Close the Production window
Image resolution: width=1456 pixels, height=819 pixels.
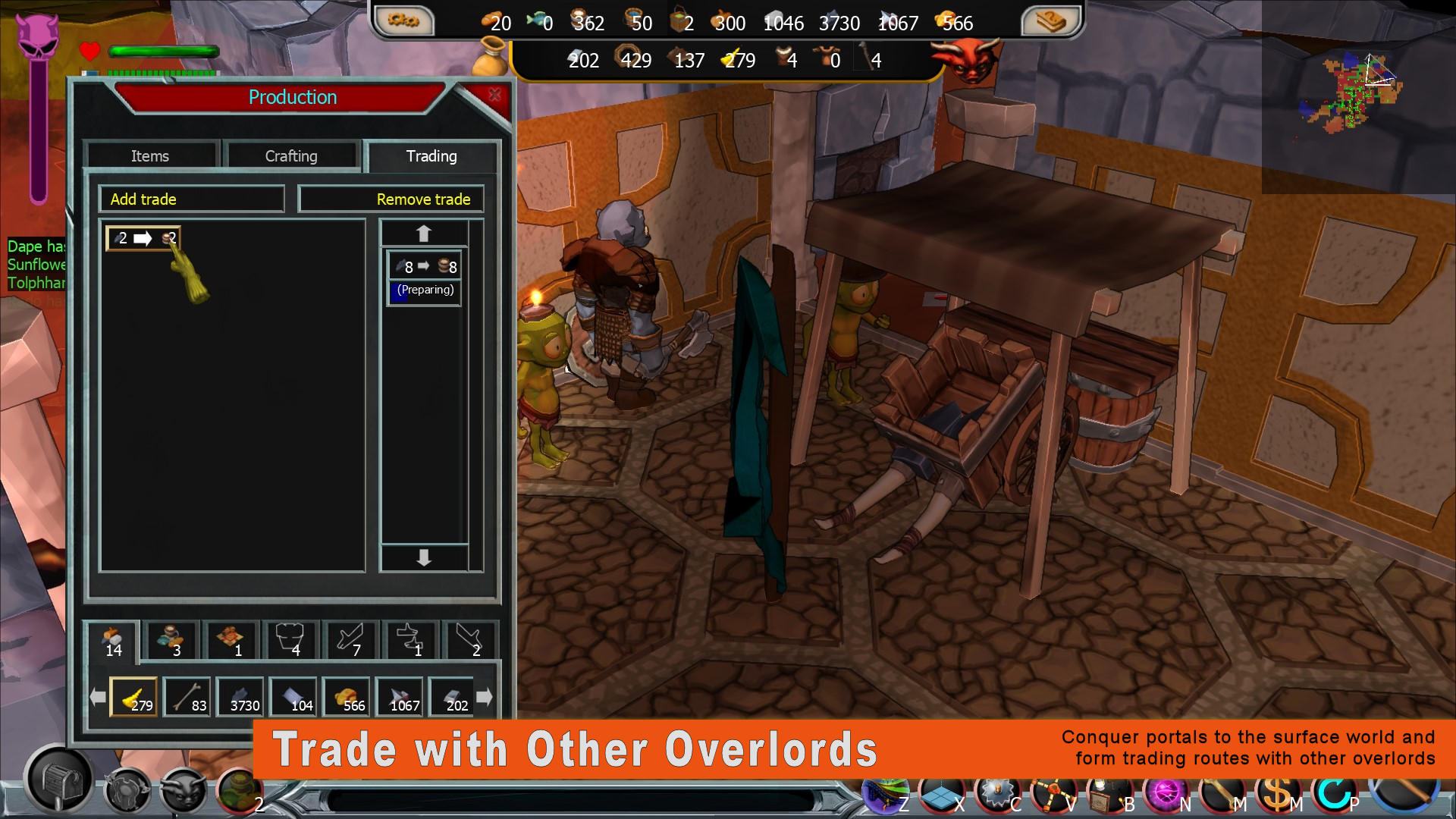click(494, 95)
